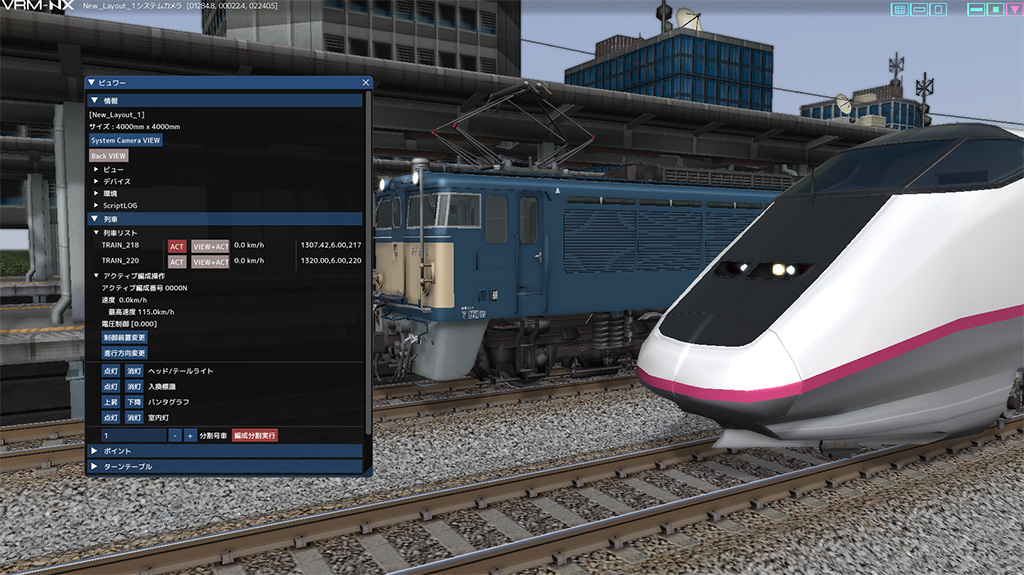
Task: Expand the デバイス tree section
Action: [x=96, y=181]
